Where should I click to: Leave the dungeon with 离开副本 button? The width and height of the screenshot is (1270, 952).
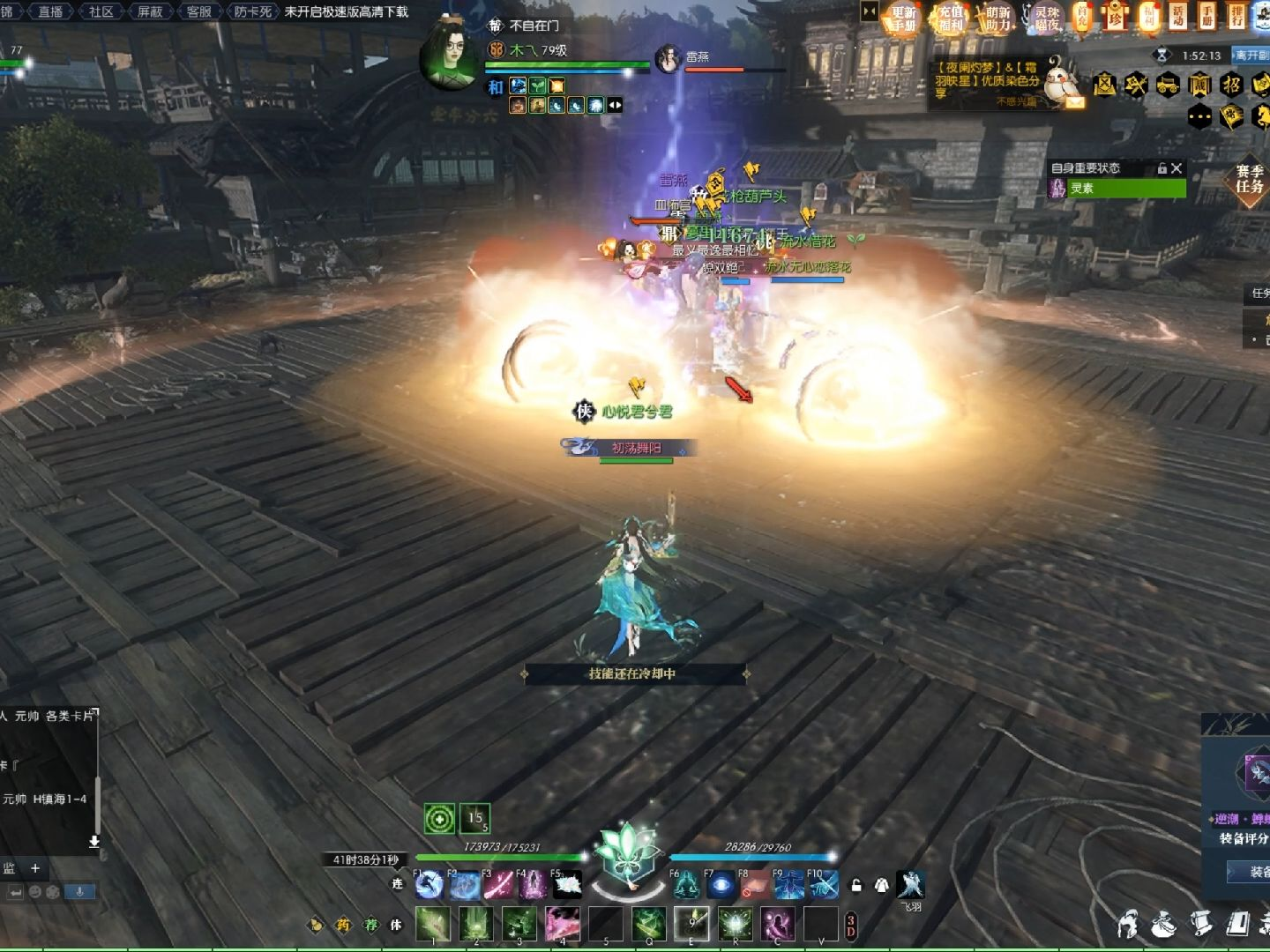1251,56
